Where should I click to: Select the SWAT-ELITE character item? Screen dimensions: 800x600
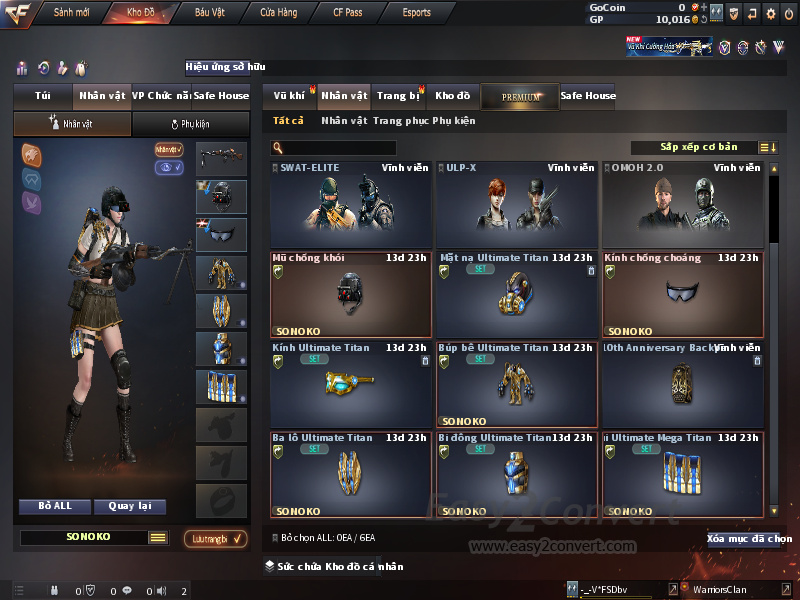pyautogui.click(x=351, y=205)
